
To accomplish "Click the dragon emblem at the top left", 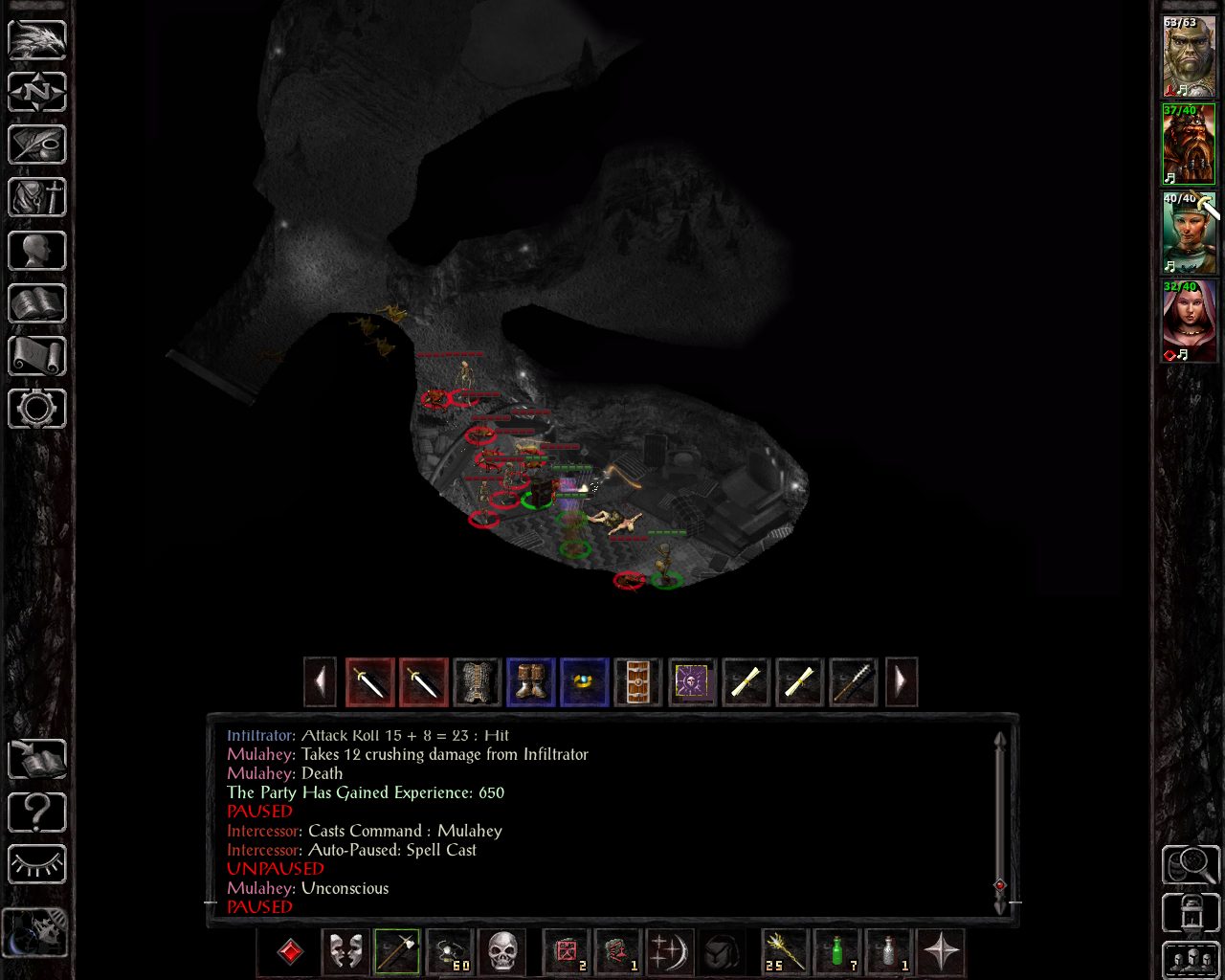I will pos(36,40).
